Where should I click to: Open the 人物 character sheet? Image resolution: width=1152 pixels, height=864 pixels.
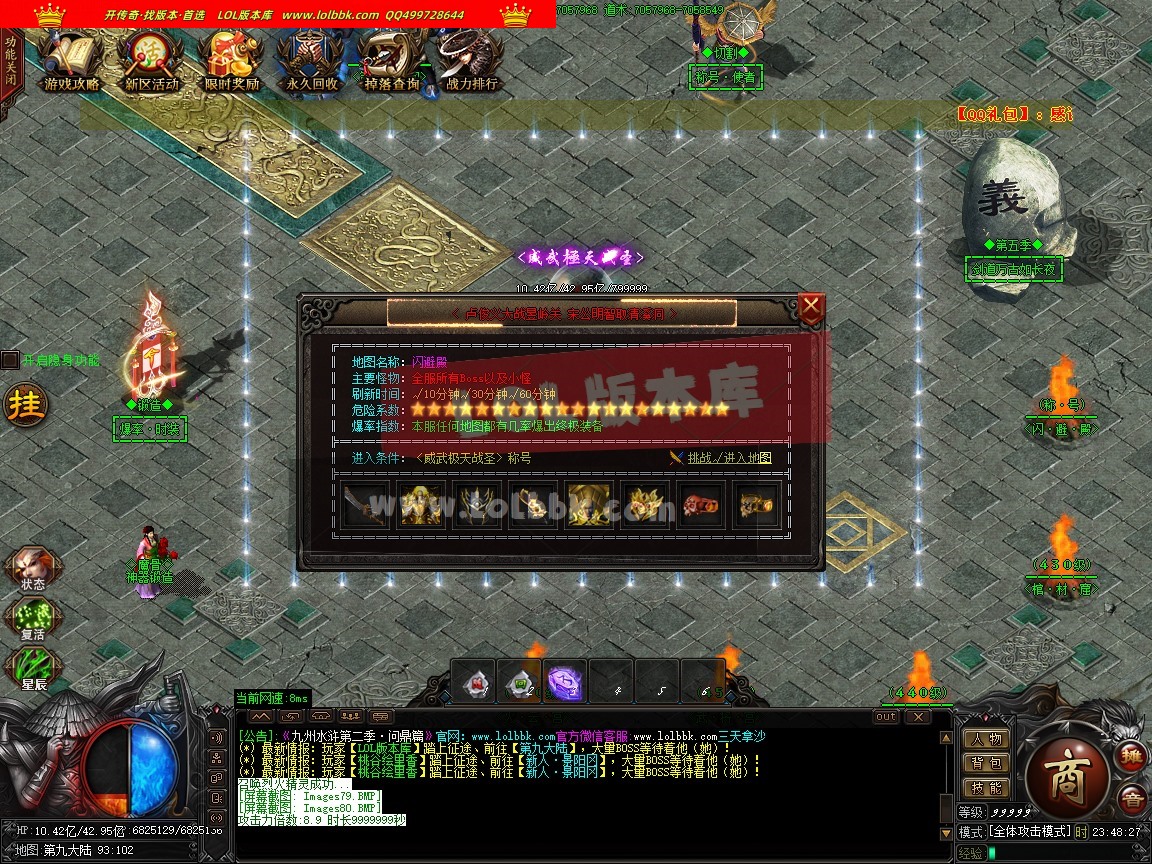[x=986, y=739]
